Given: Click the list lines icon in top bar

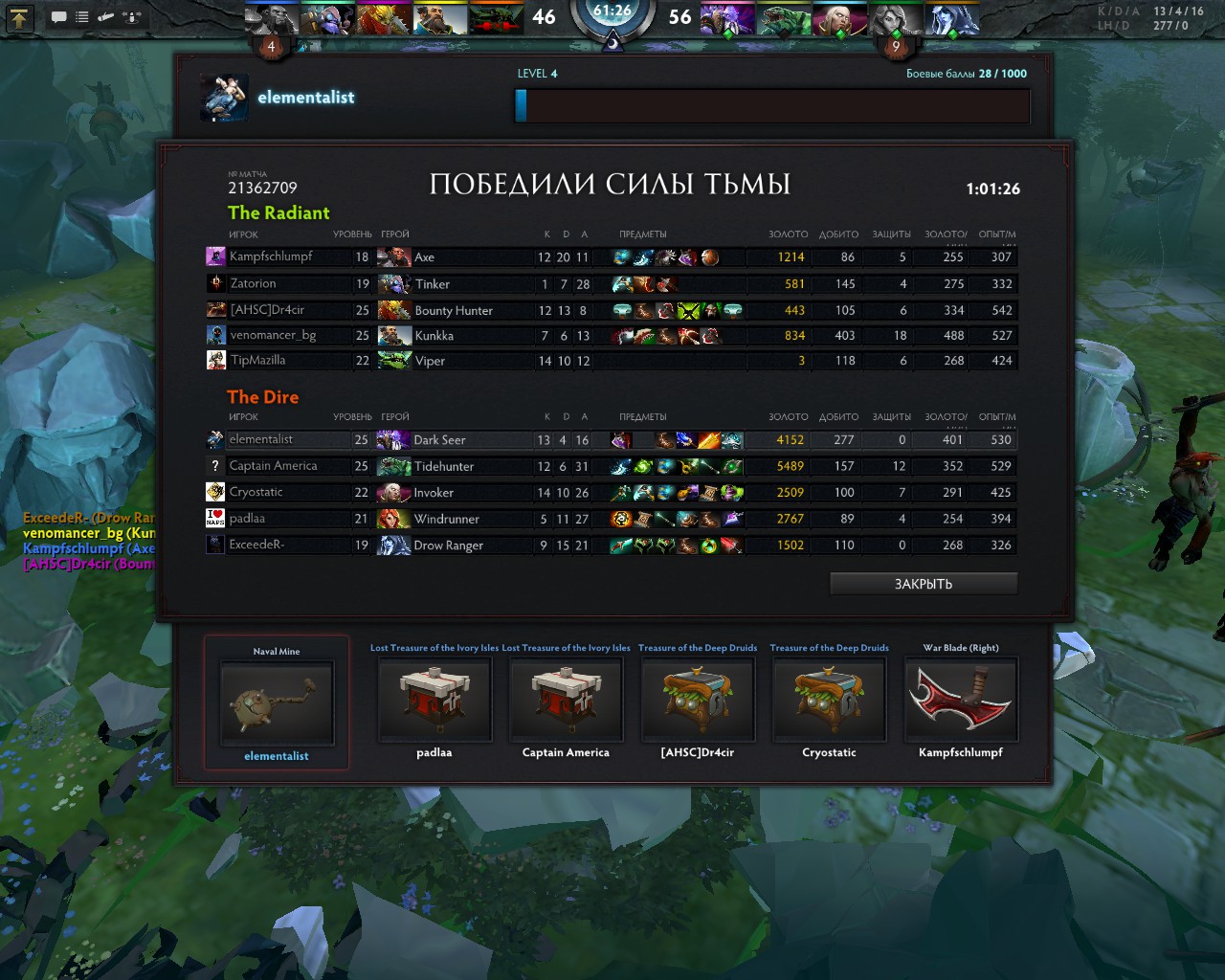Looking at the screenshot, I should tap(82, 17).
